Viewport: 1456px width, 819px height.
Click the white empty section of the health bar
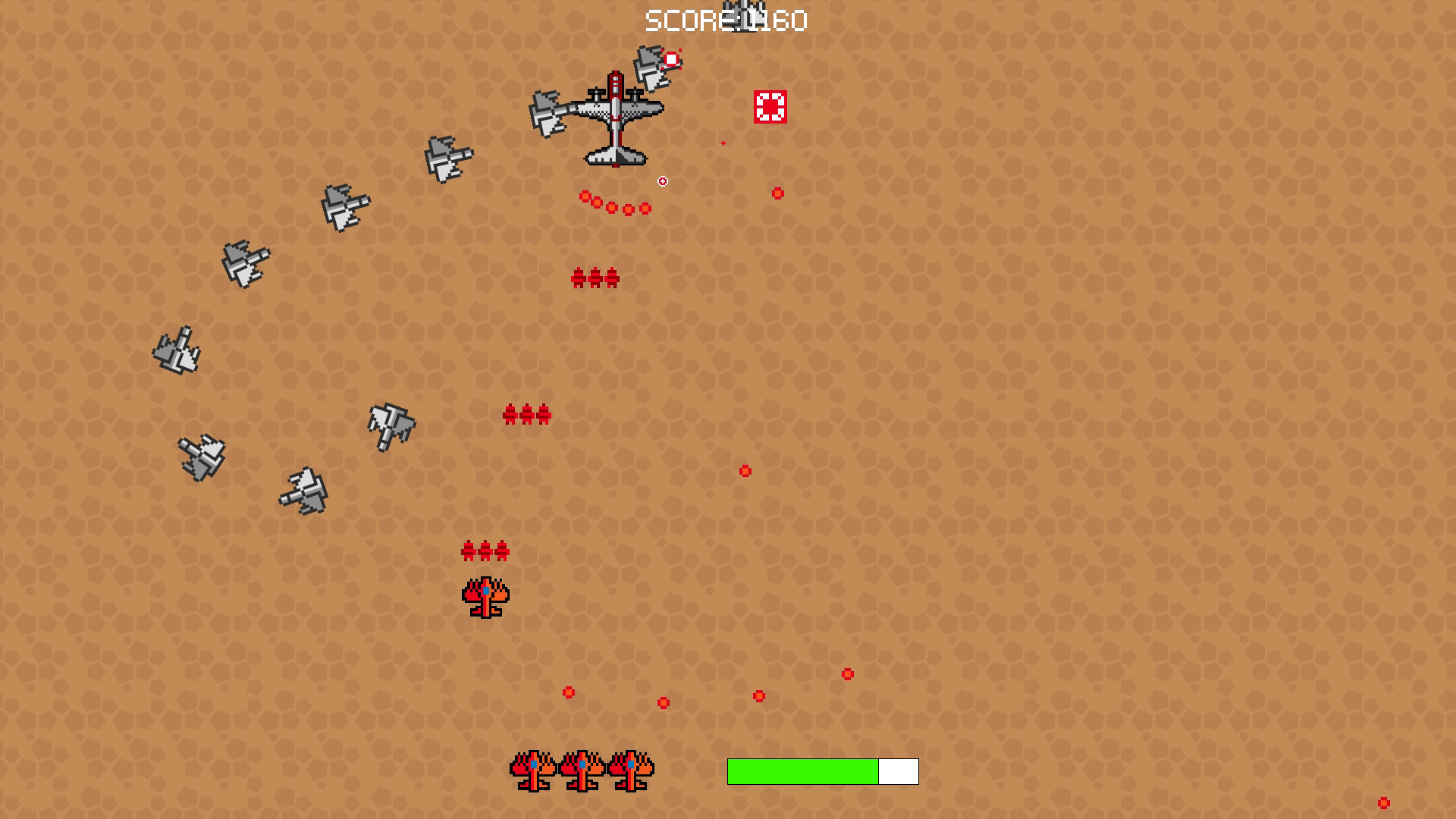897,770
